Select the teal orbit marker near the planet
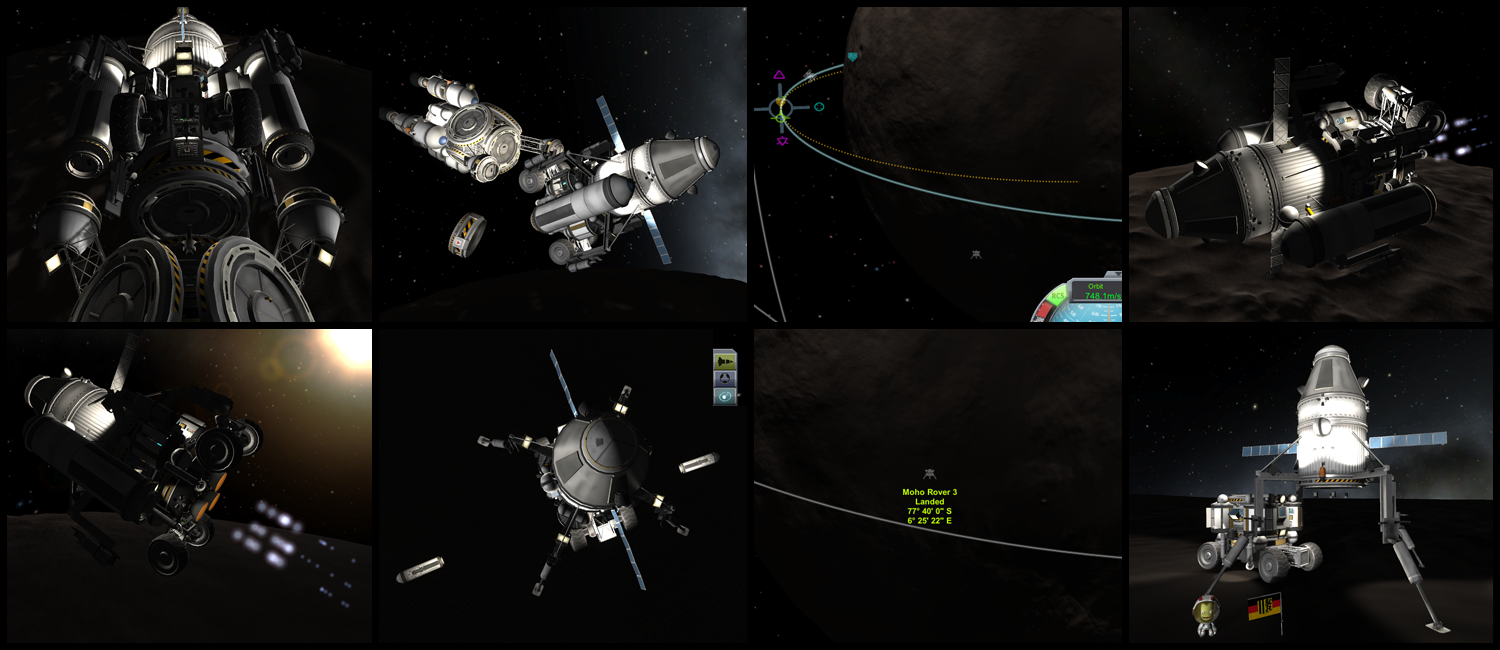This screenshot has height=650, width=1500. pyautogui.click(x=852, y=57)
